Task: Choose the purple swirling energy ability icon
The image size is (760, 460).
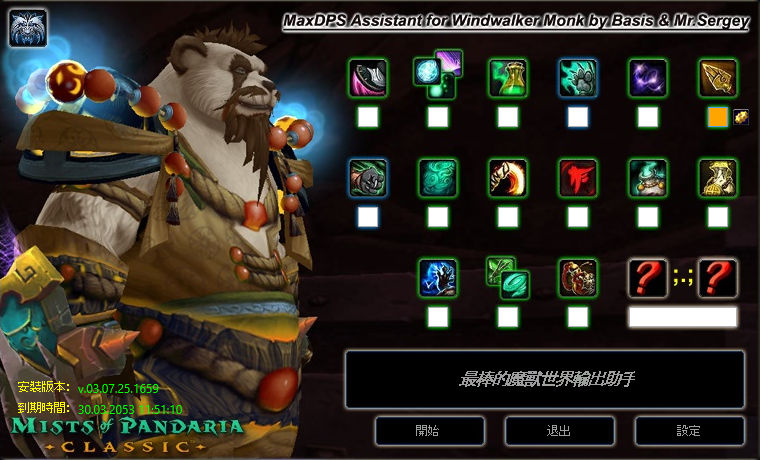Action: click(647, 78)
